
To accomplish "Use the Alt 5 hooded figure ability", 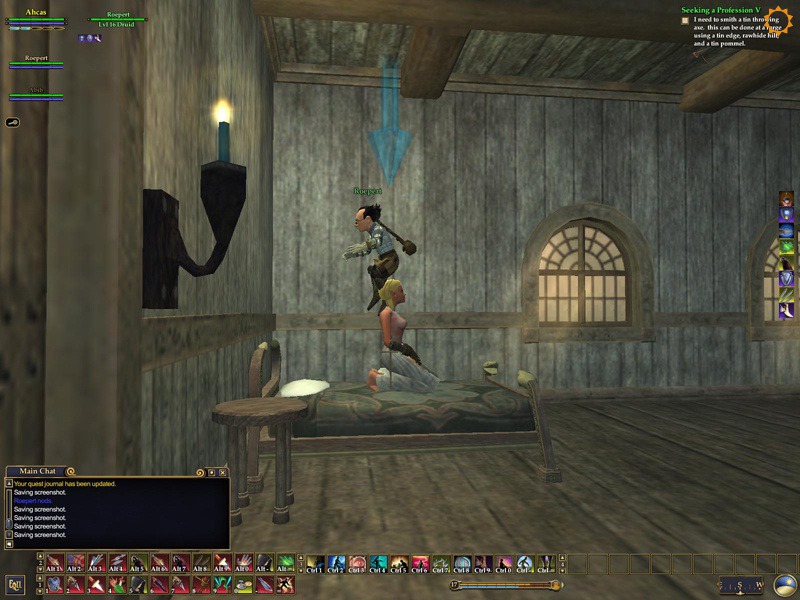I will click(x=138, y=564).
